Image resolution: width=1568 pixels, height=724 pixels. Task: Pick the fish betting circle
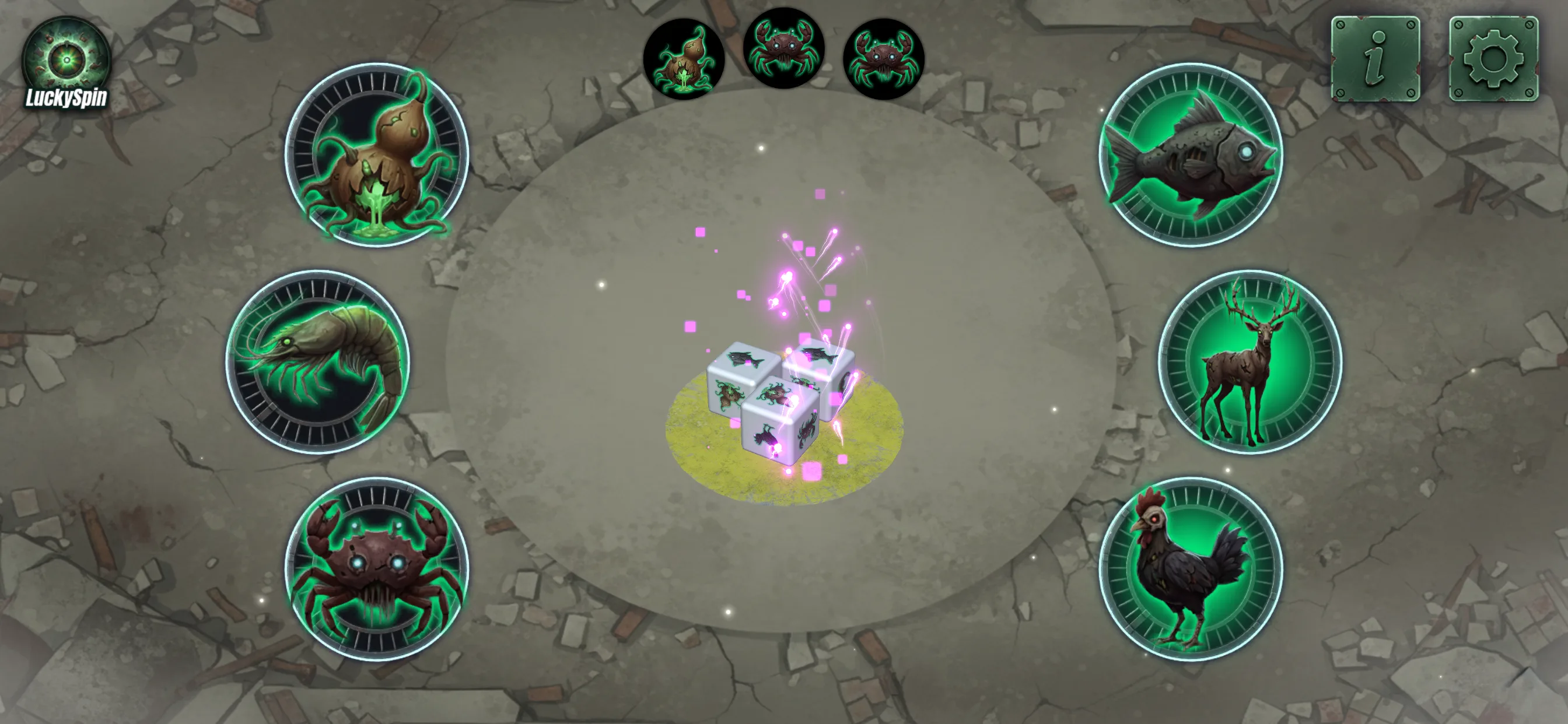click(1191, 154)
